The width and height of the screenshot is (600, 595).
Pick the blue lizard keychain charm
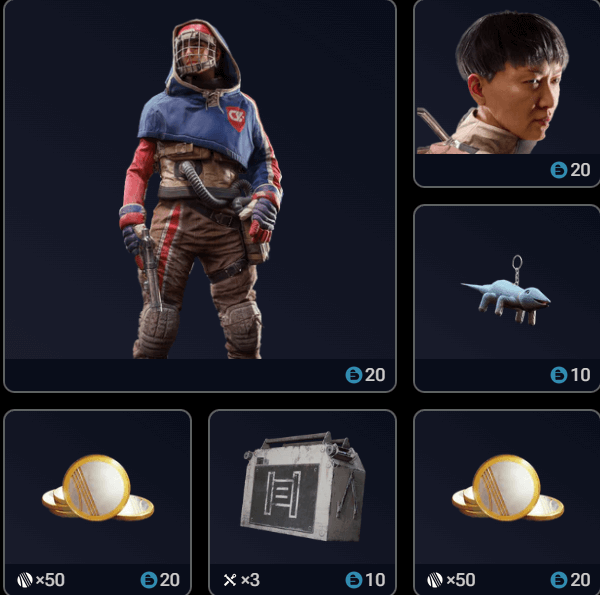(505, 297)
